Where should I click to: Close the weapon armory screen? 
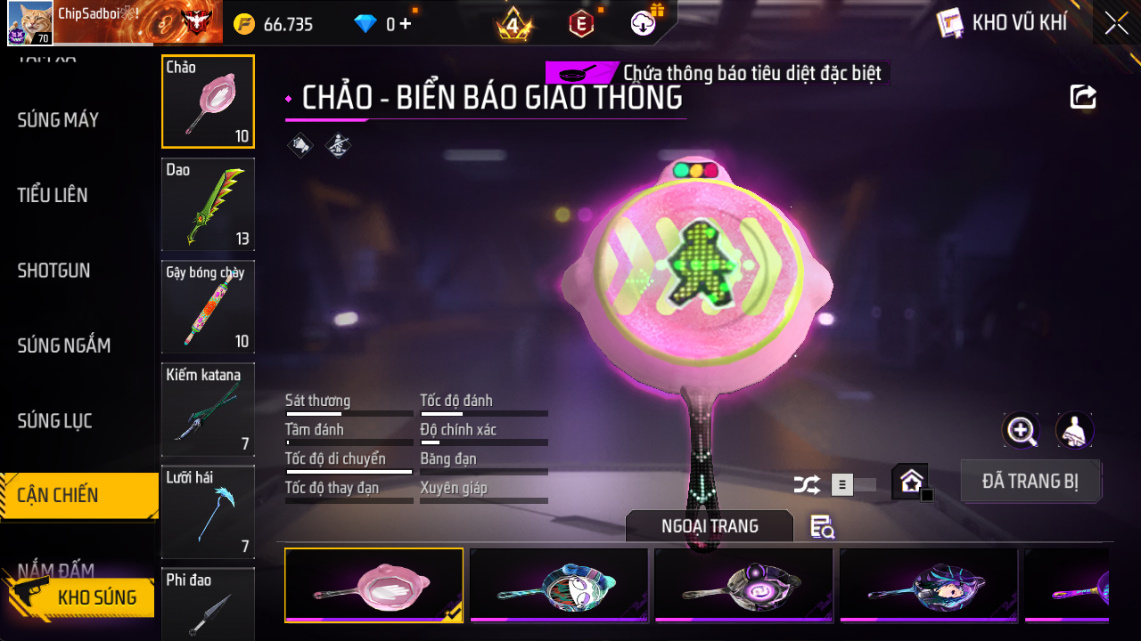point(1116,24)
